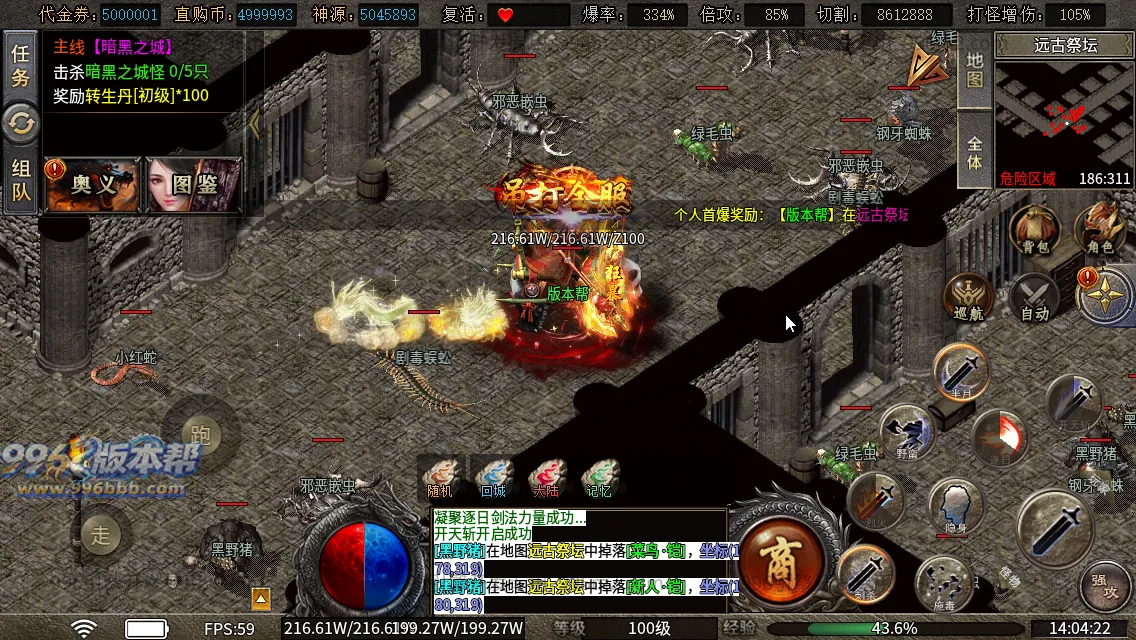The width and height of the screenshot is (1136, 640).
Task: Open the 图鉴 codex panel
Action: click(194, 185)
